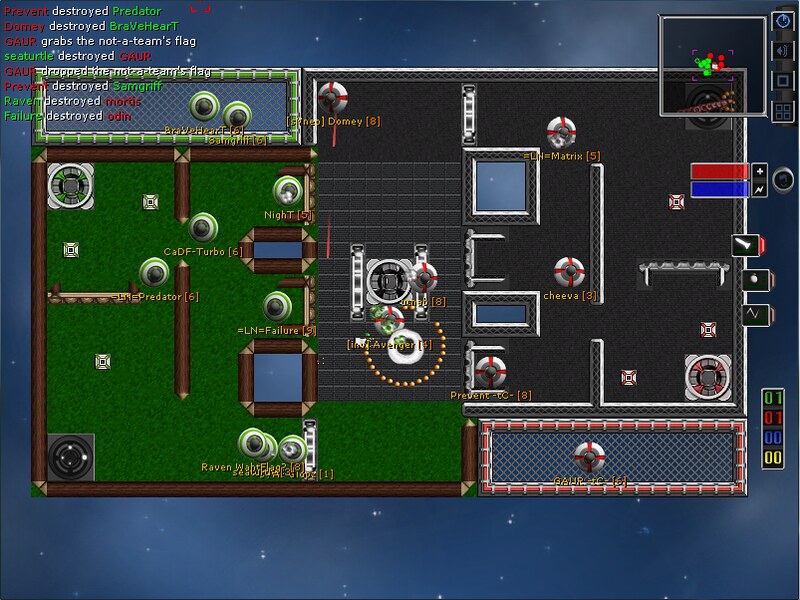
Task: Open the four-squares grid icon
Action: tap(783, 110)
